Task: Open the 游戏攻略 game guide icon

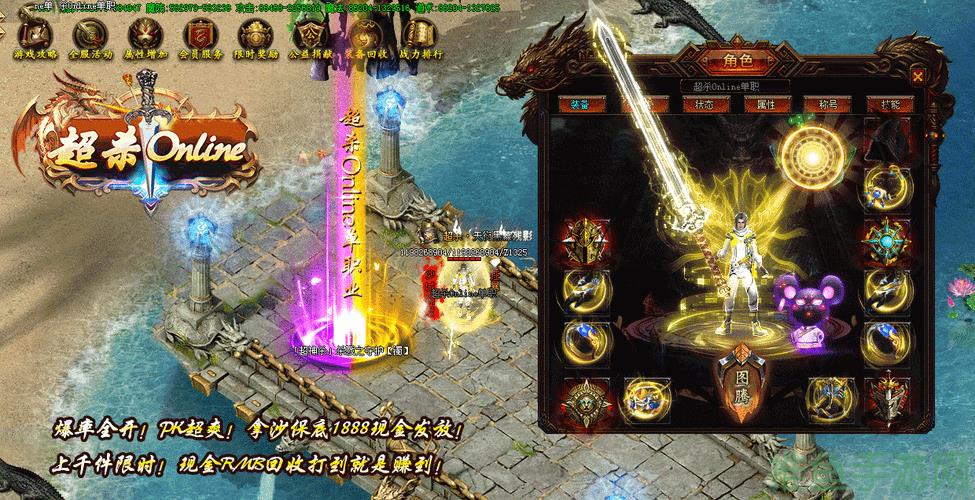Action: (31, 38)
